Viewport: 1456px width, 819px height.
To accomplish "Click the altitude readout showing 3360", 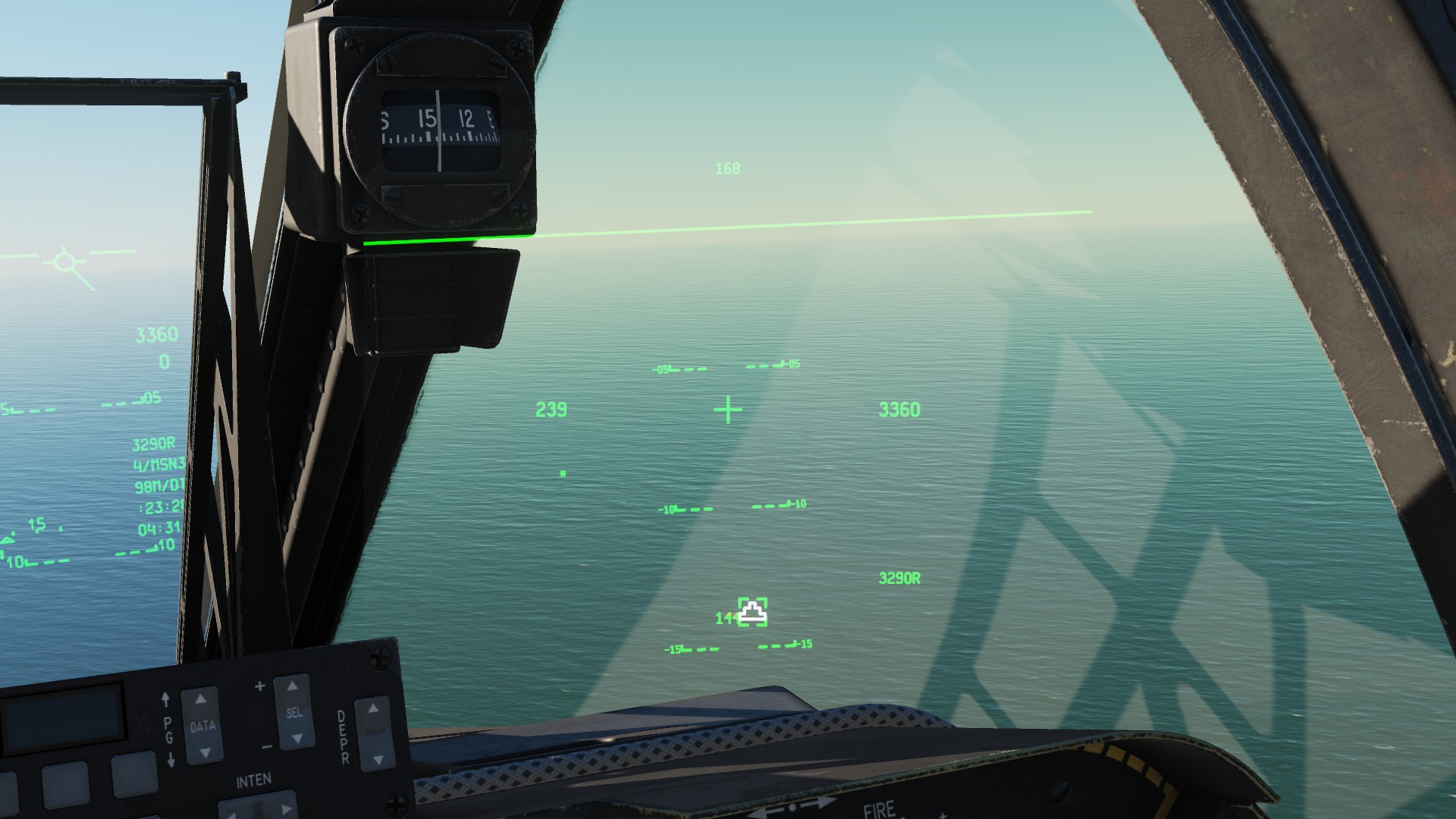I will tap(899, 409).
